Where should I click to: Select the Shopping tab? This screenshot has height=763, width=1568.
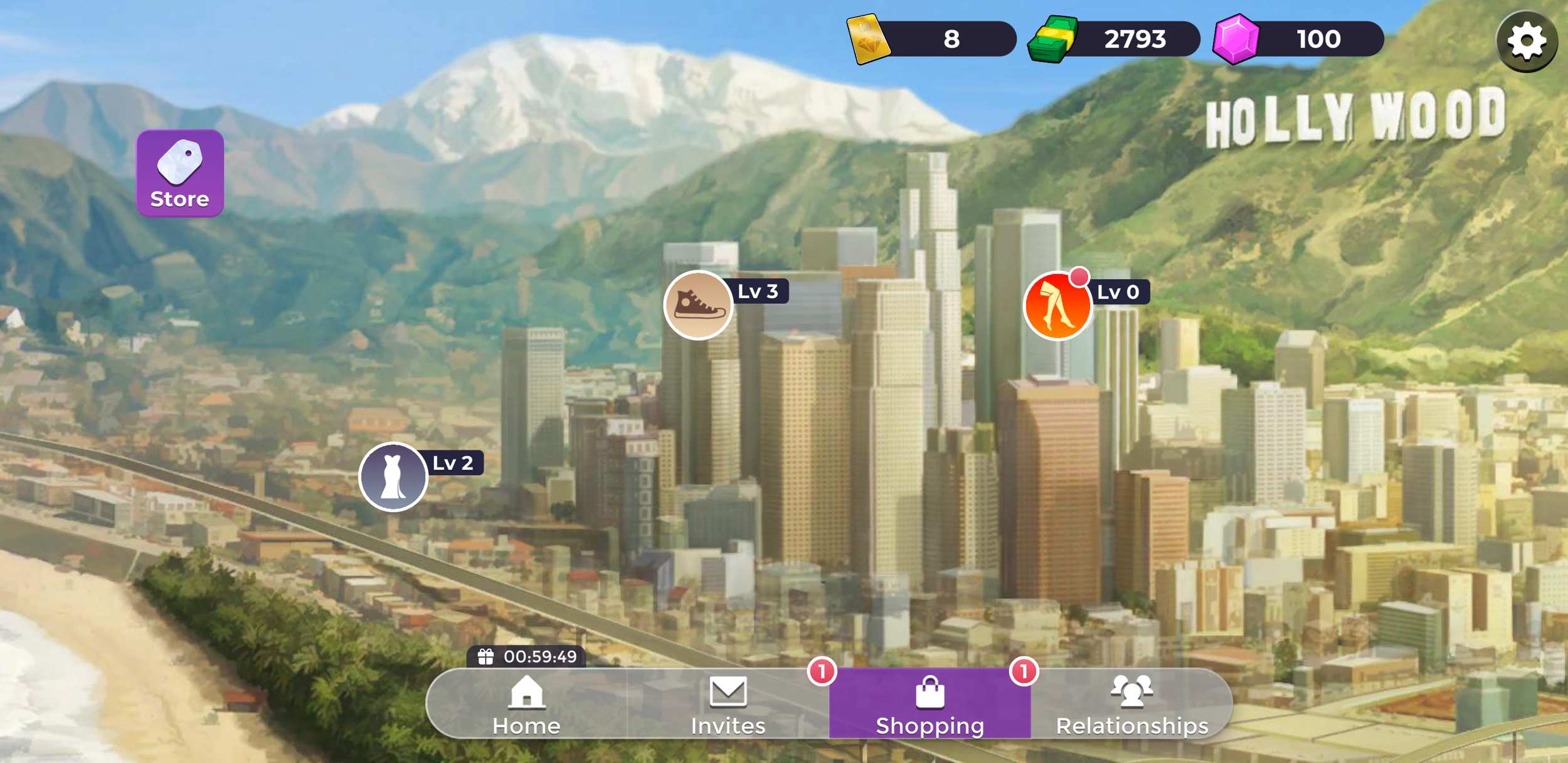(930, 705)
